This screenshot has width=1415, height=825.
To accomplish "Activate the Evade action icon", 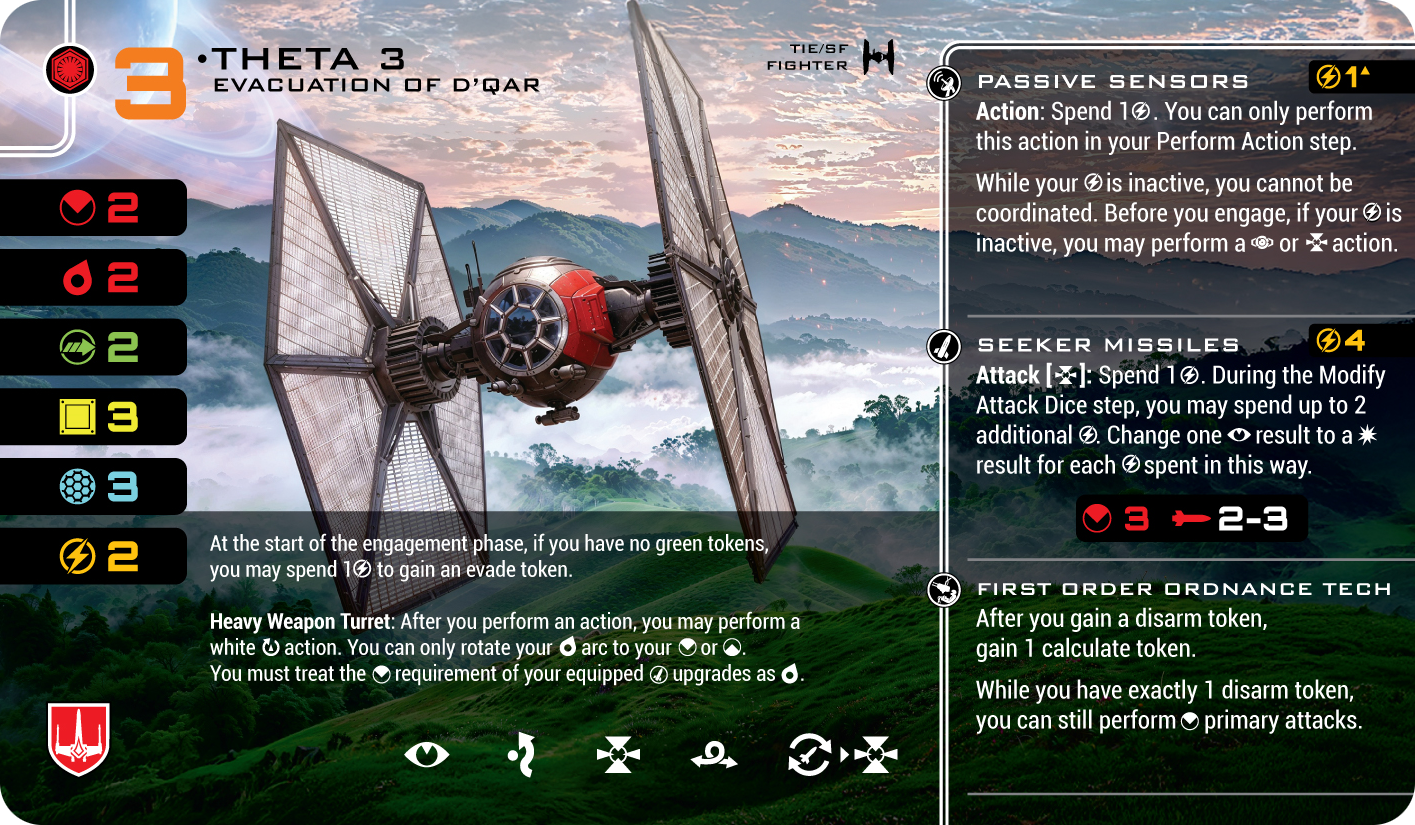I will (521, 754).
